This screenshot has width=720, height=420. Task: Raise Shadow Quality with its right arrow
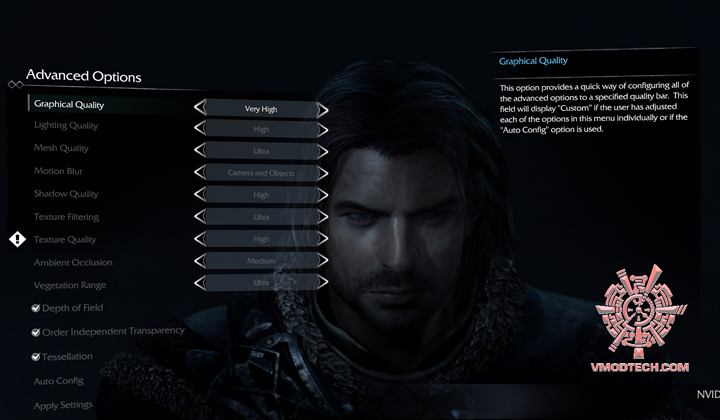pyautogui.click(x=323, y=194)
